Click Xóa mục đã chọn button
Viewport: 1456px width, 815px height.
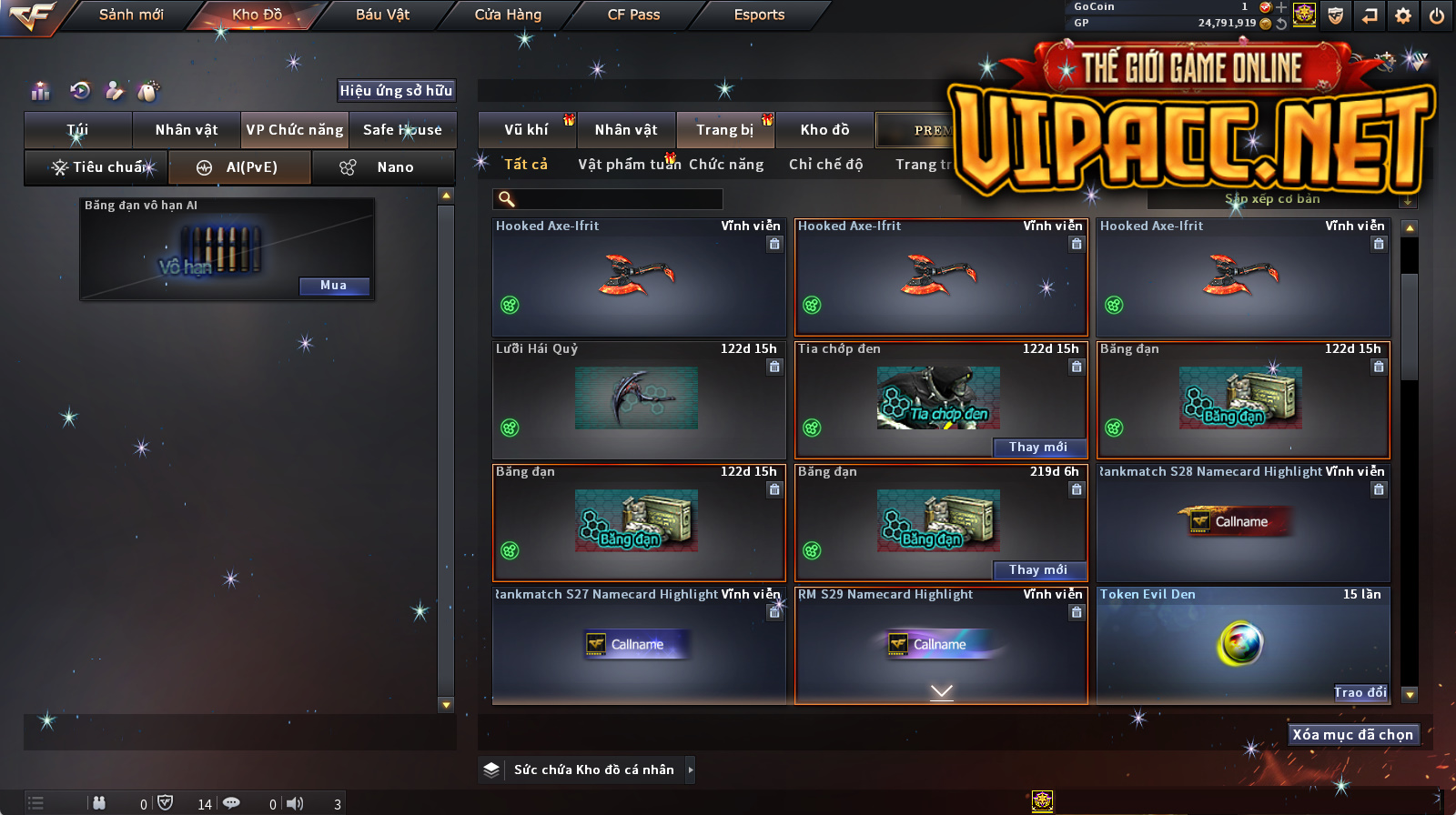click(x=1353, y=734)
